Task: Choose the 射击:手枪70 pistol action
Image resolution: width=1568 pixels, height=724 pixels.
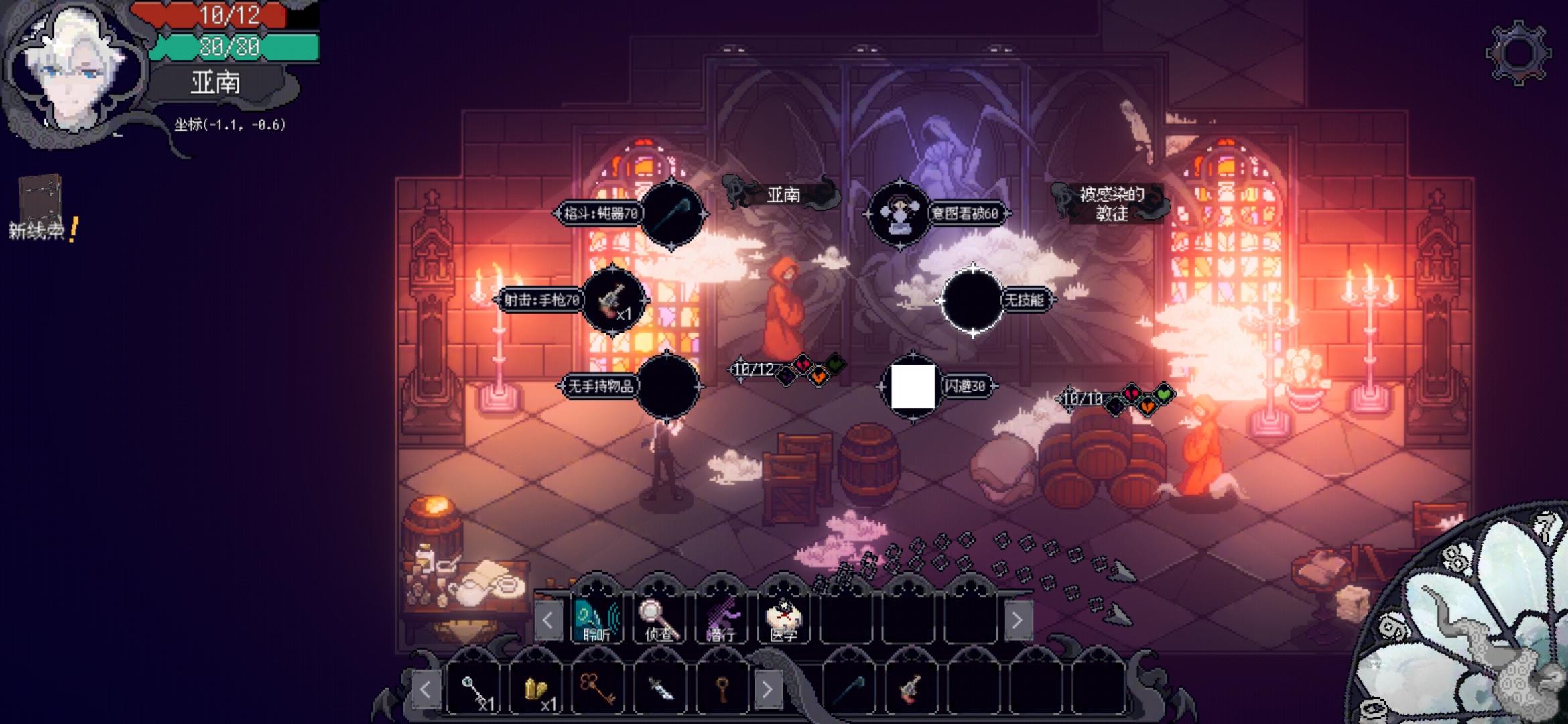Action: tap(612, 300)
